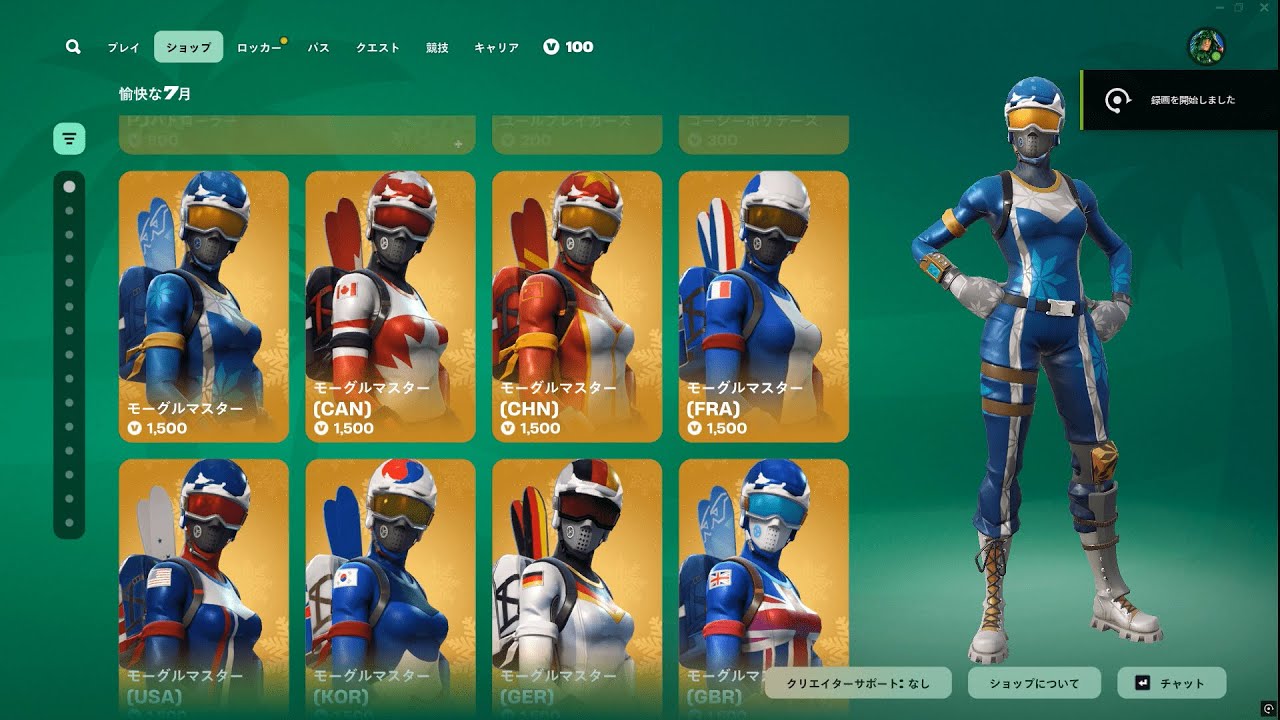The height and width of the screenshot is (720, 1280).
Task: Open the player avatar profile icon
Action: (x=1206, y=46)
